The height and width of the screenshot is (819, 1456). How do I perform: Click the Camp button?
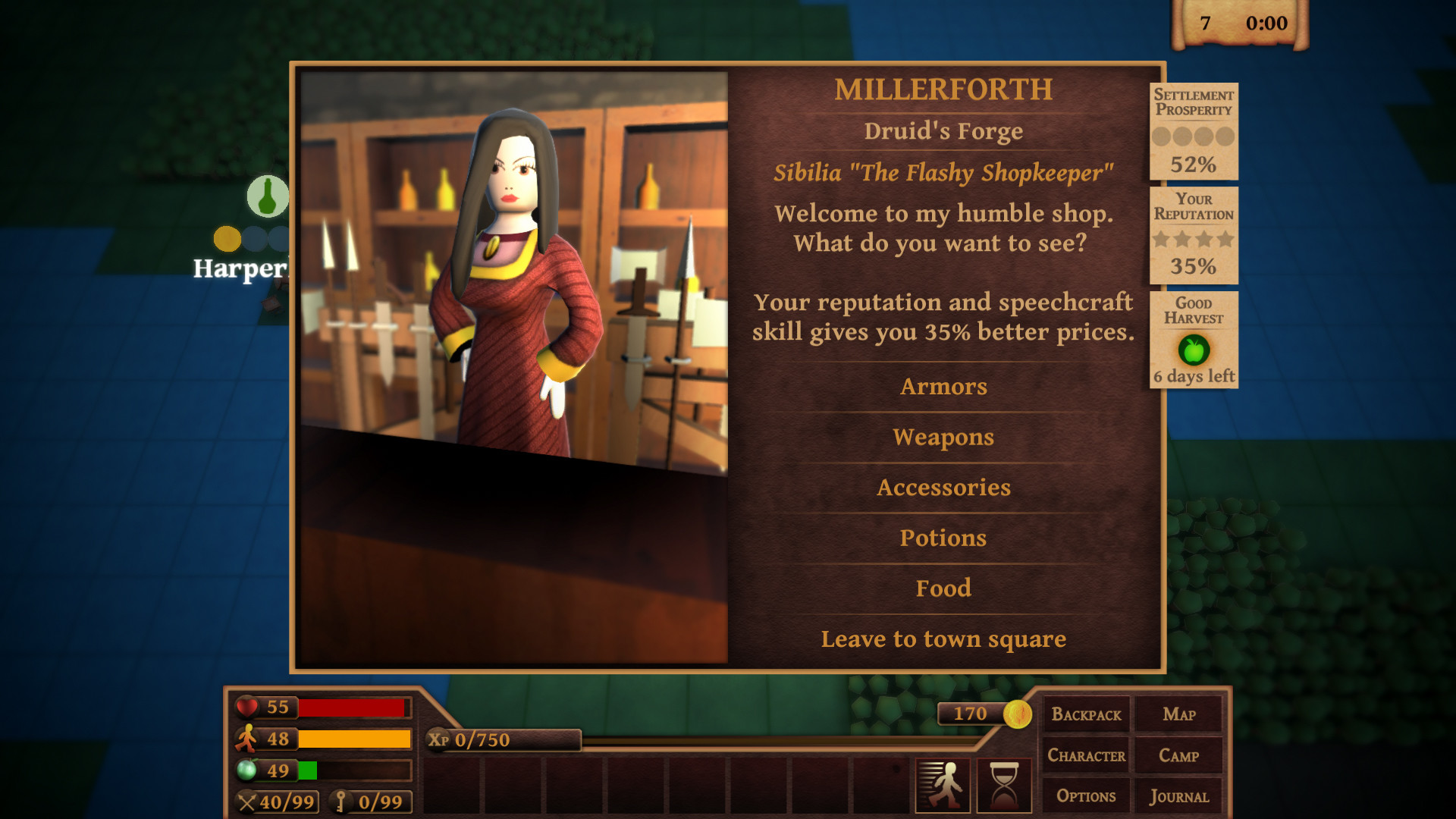pos(1179,755)
